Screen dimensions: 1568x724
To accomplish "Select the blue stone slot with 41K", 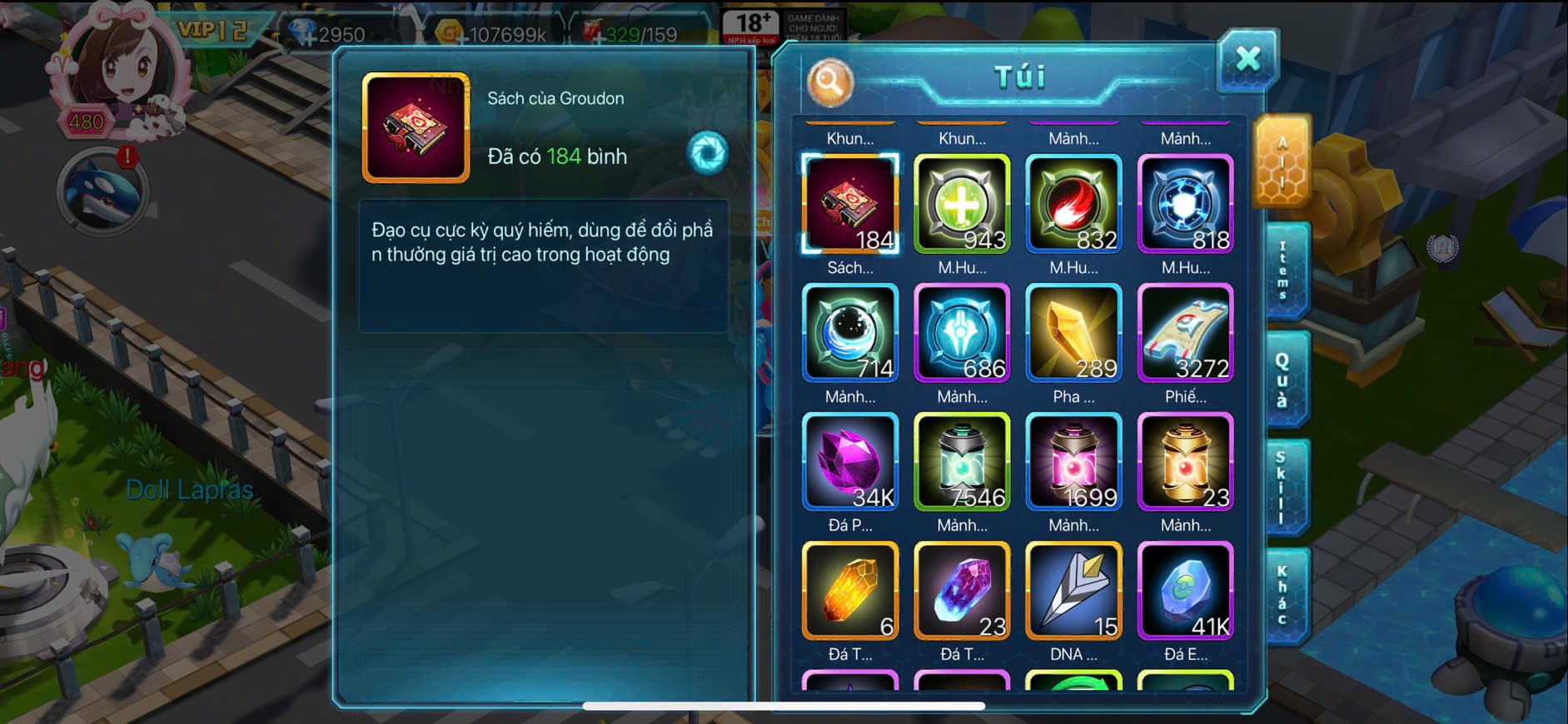I will tap(1185, 590).
